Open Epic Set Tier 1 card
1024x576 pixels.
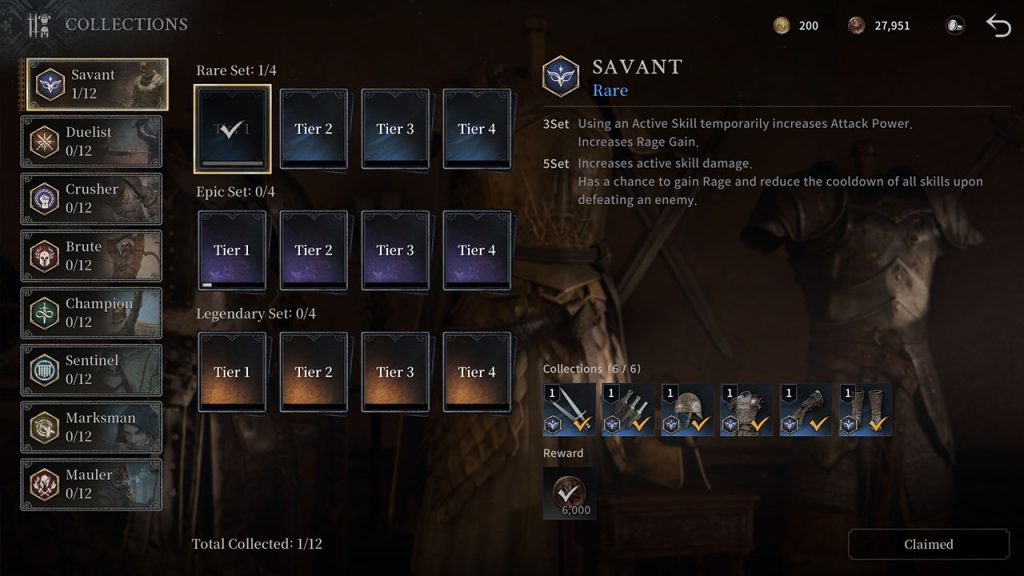pyautogui.click(x=232, y=250)
